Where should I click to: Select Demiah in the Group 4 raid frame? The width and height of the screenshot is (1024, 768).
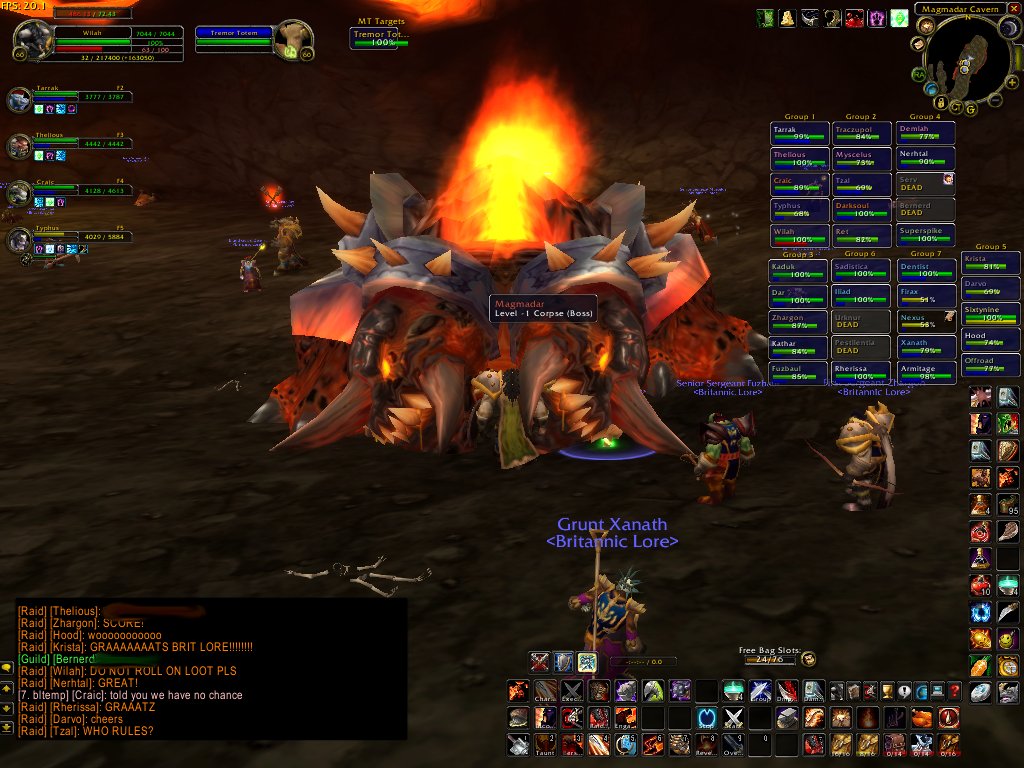(x=925, y=133)
